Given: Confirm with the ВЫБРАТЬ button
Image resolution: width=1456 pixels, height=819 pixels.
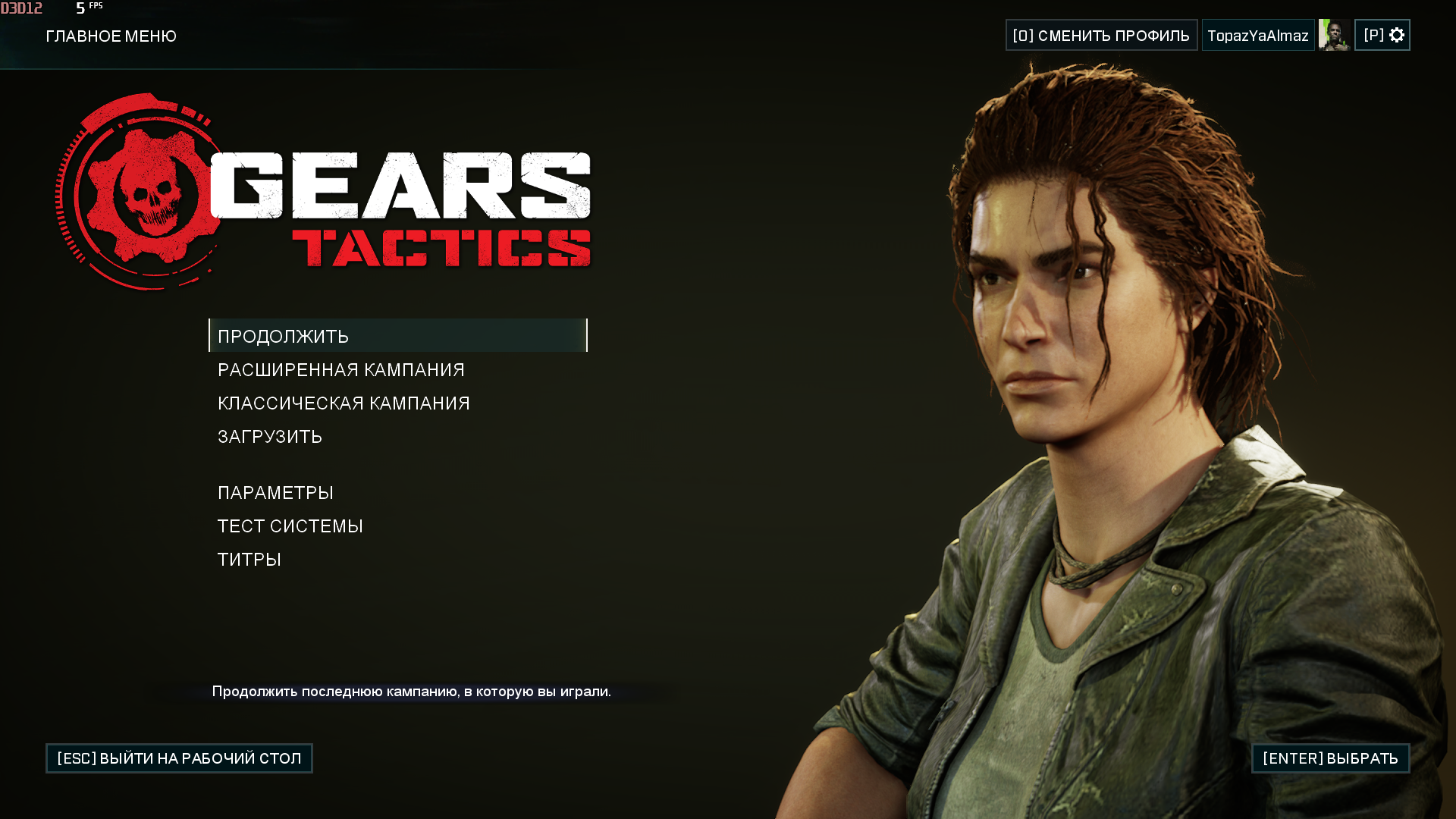Looking at the screenshot, I should (x=1330, y=758).
